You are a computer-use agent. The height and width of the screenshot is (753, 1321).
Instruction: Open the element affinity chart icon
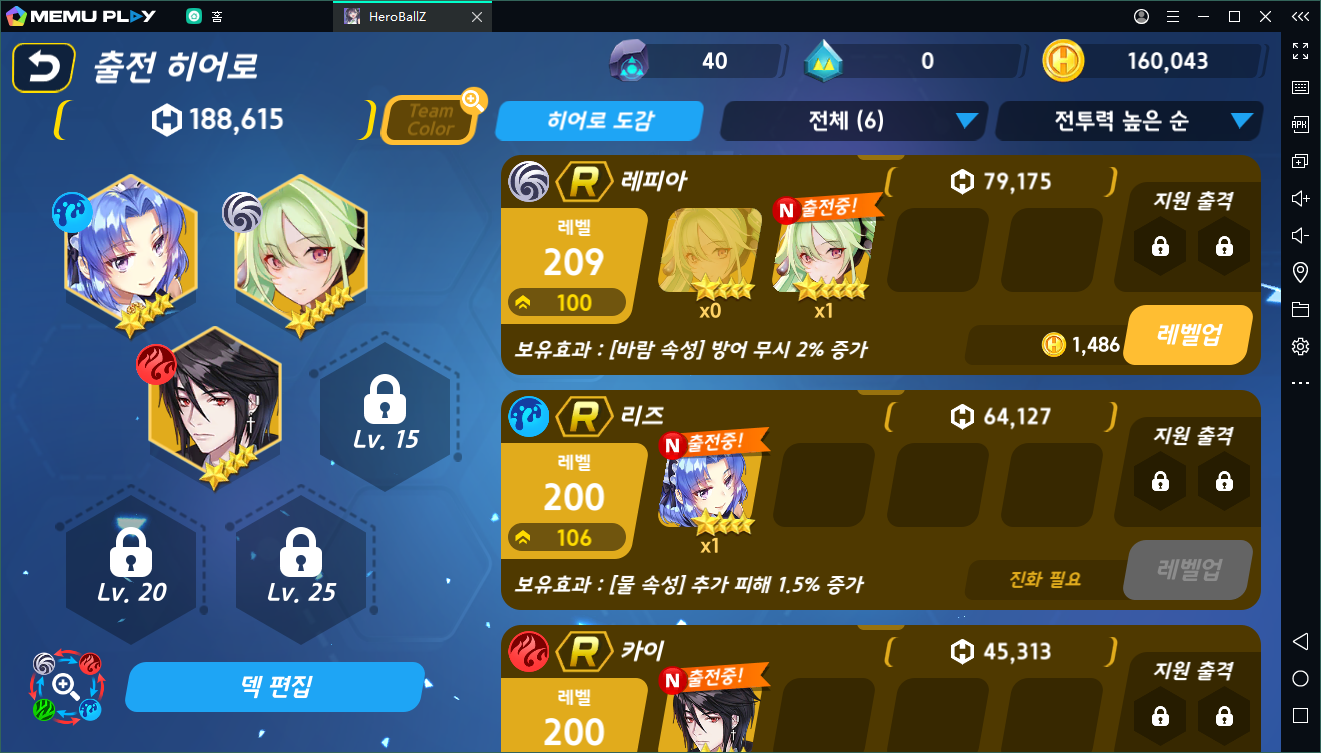[66, 686]
